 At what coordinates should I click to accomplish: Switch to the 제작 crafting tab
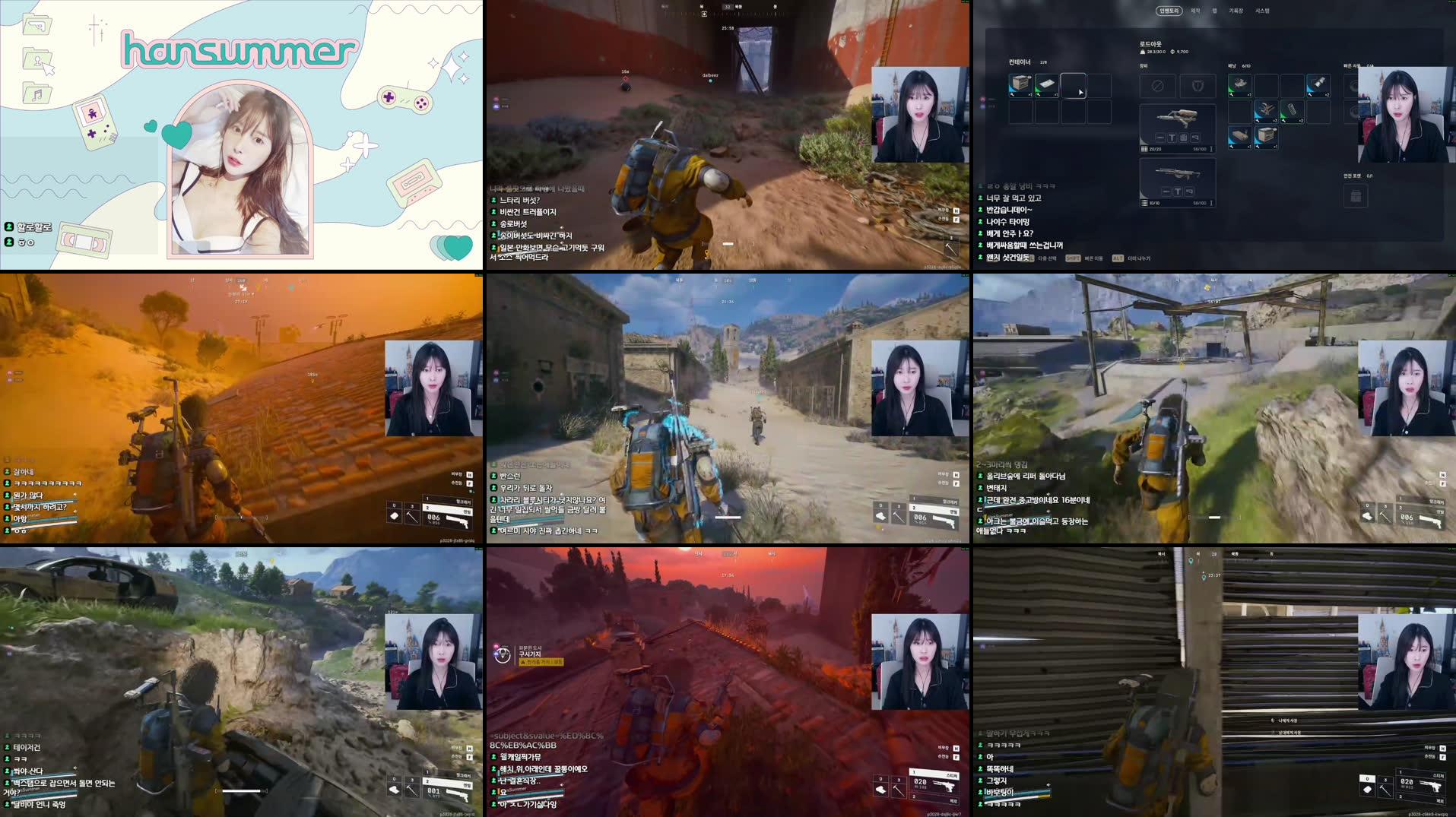[1196, 11]
